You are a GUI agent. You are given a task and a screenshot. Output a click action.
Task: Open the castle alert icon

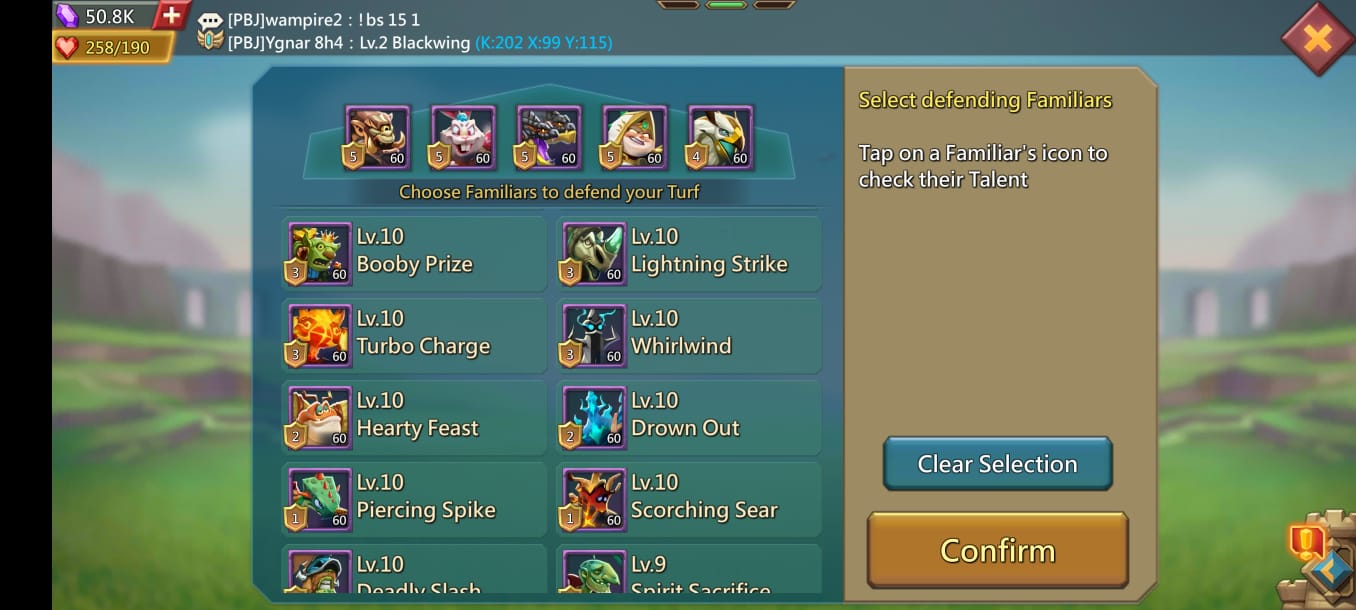tap(1306, 543)
